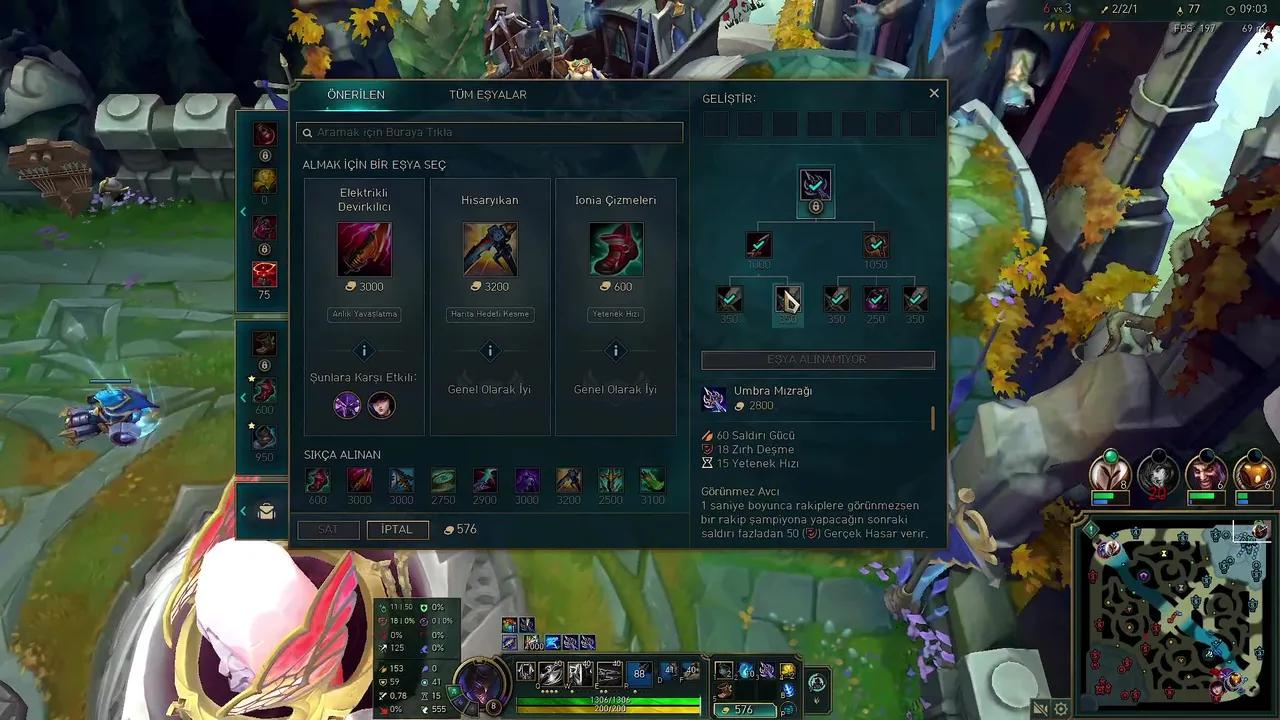1280x720 pixels.
Task: Click the SAT button
Action: click(x=329, y=529)
